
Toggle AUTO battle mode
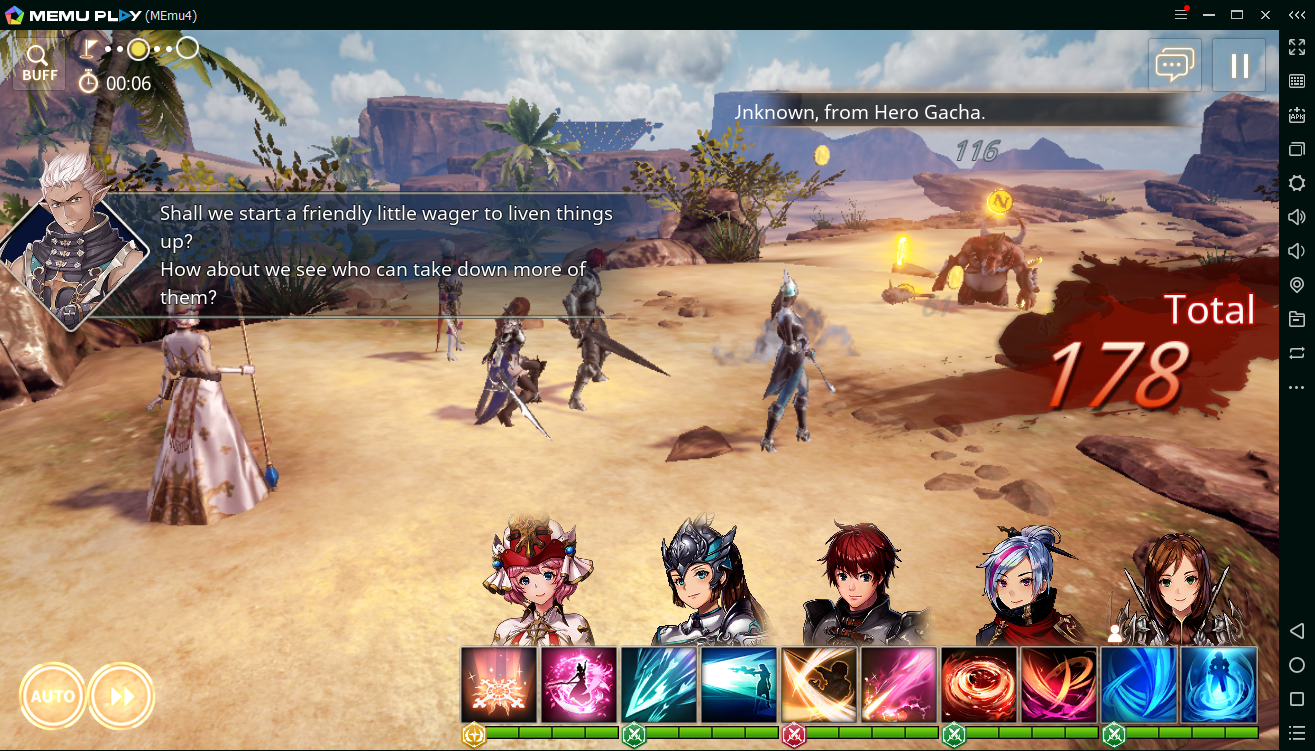point(52,695)
